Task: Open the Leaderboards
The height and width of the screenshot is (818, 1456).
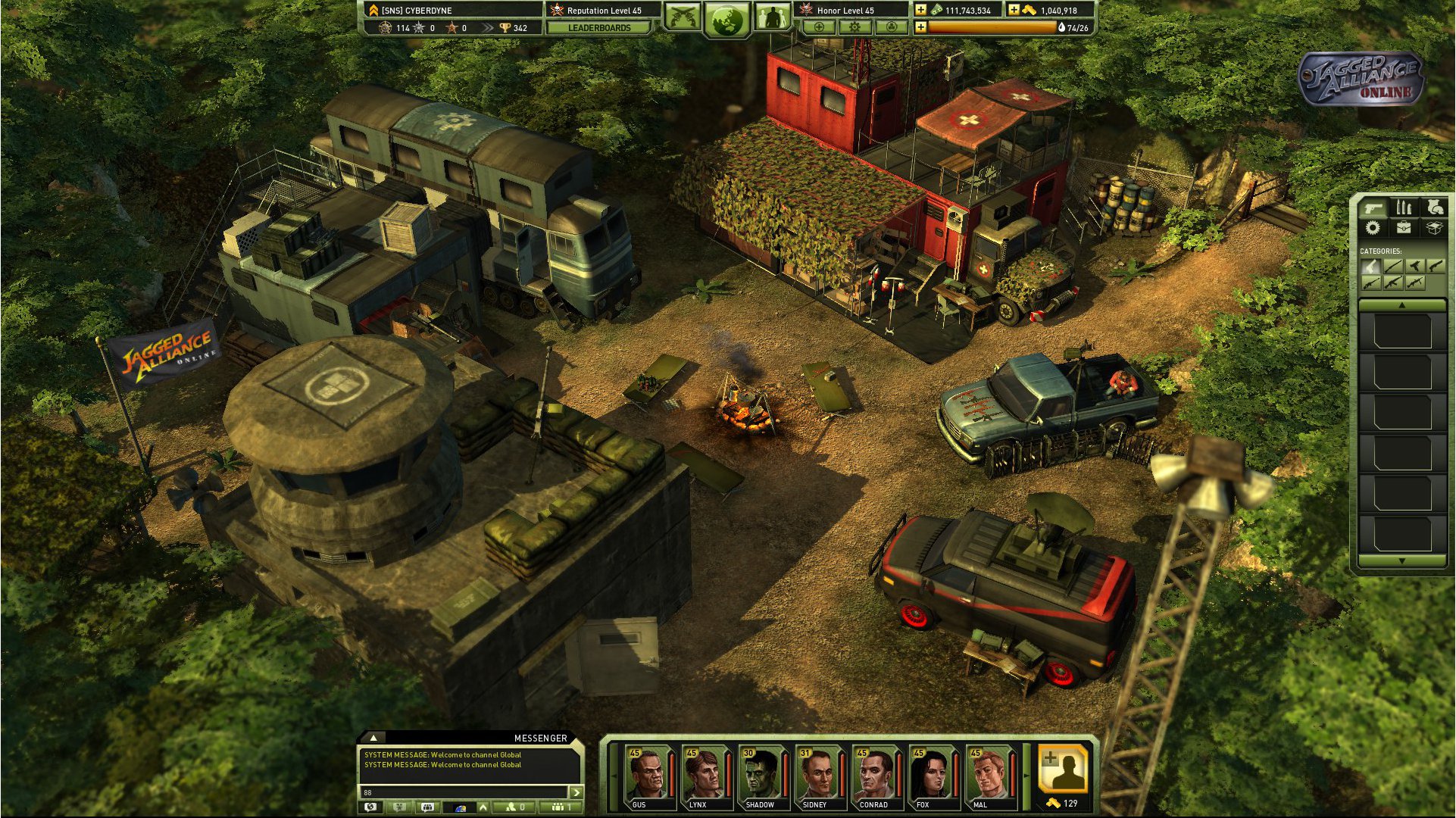Action: tap(598, 28)
